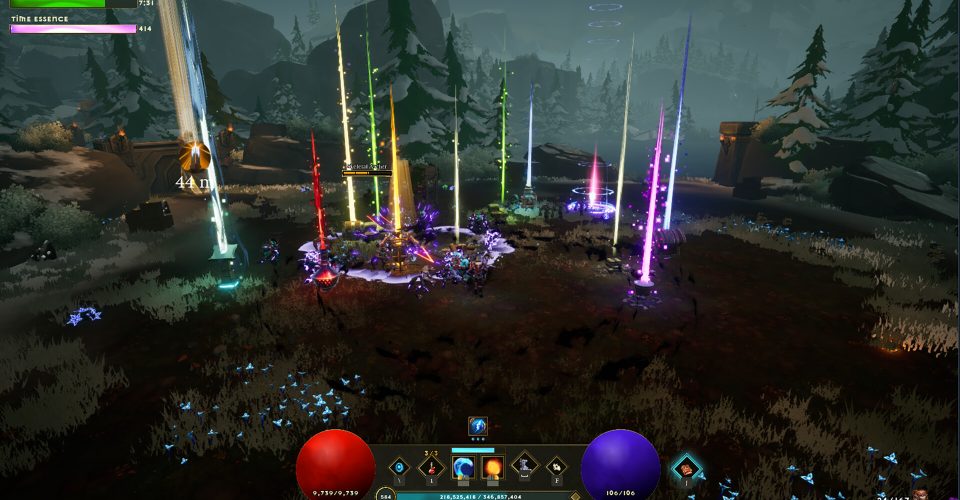
Task: Open the glowing red backpack icon
Action: point(686,467)
